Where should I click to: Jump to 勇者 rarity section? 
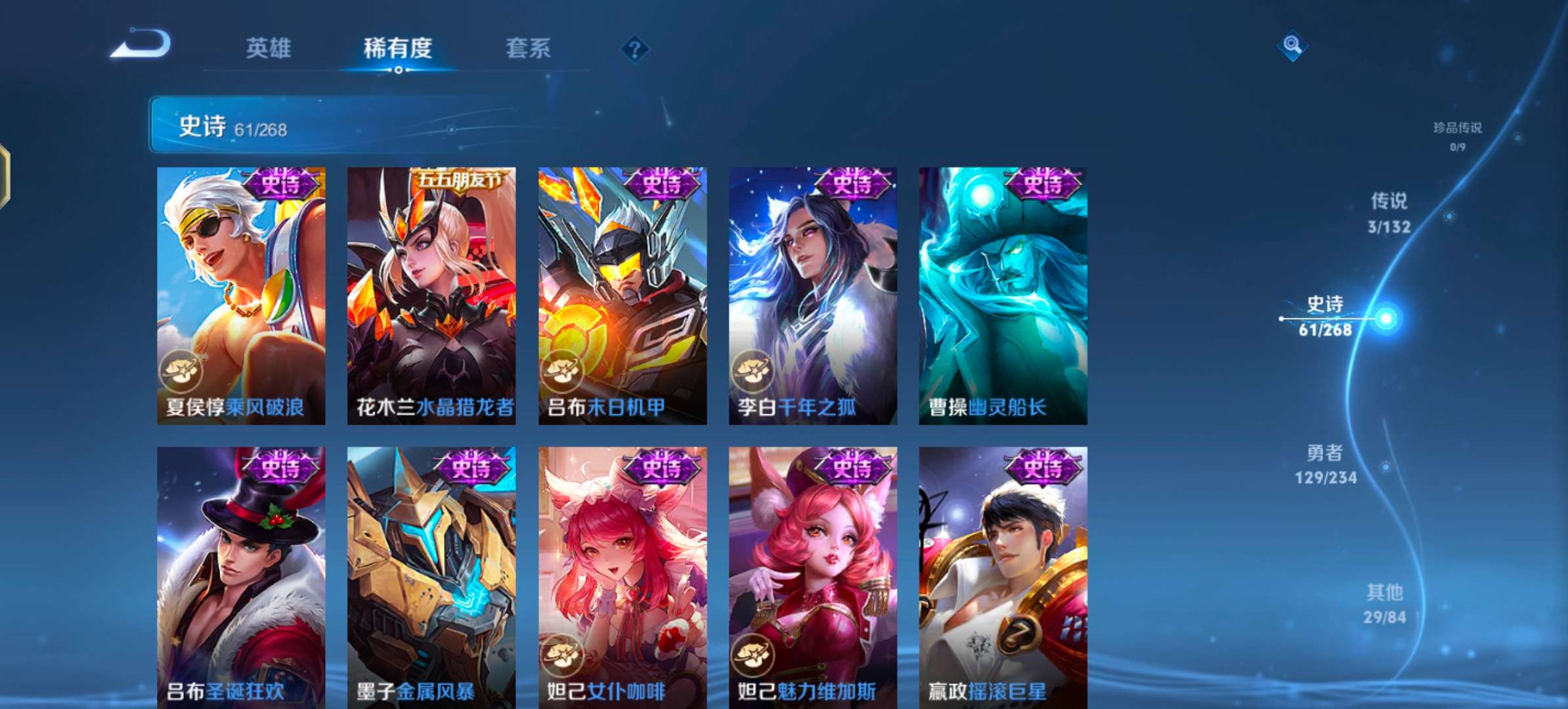(1325, 464)
